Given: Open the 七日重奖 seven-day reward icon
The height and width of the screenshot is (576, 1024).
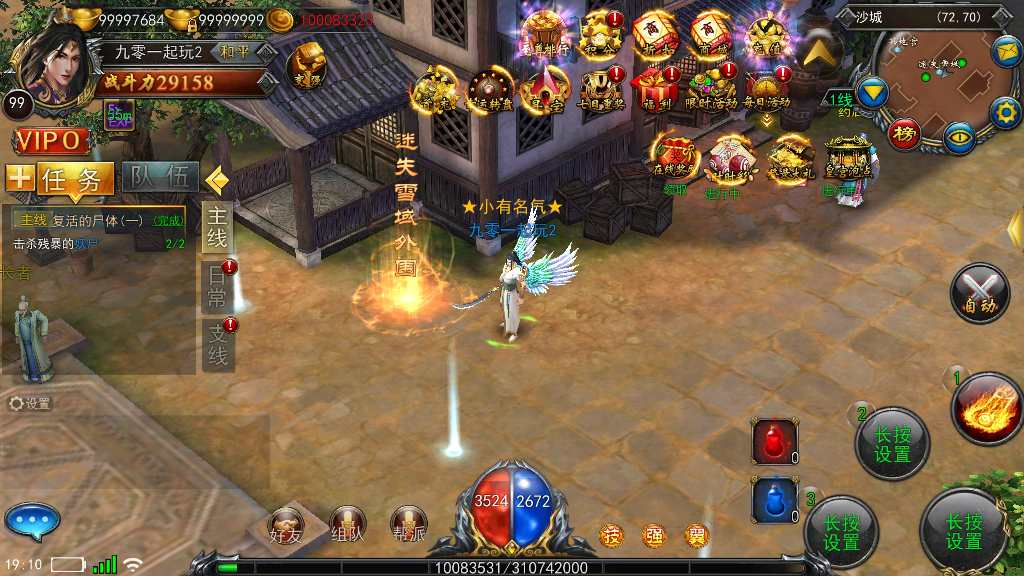Looking at the screenshot, I should point(602,86).
